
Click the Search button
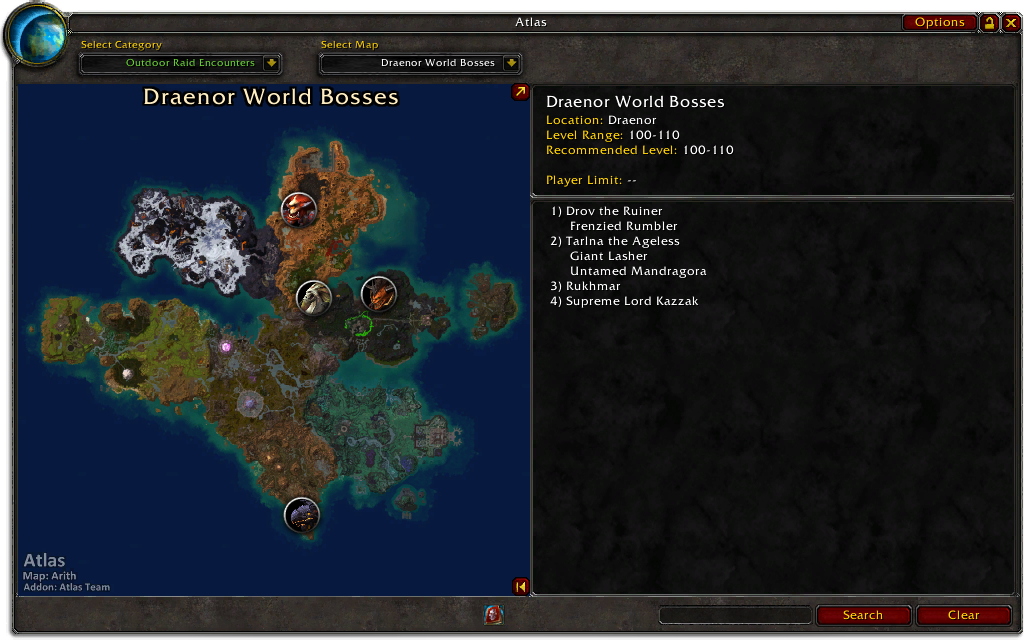[862, 615]
